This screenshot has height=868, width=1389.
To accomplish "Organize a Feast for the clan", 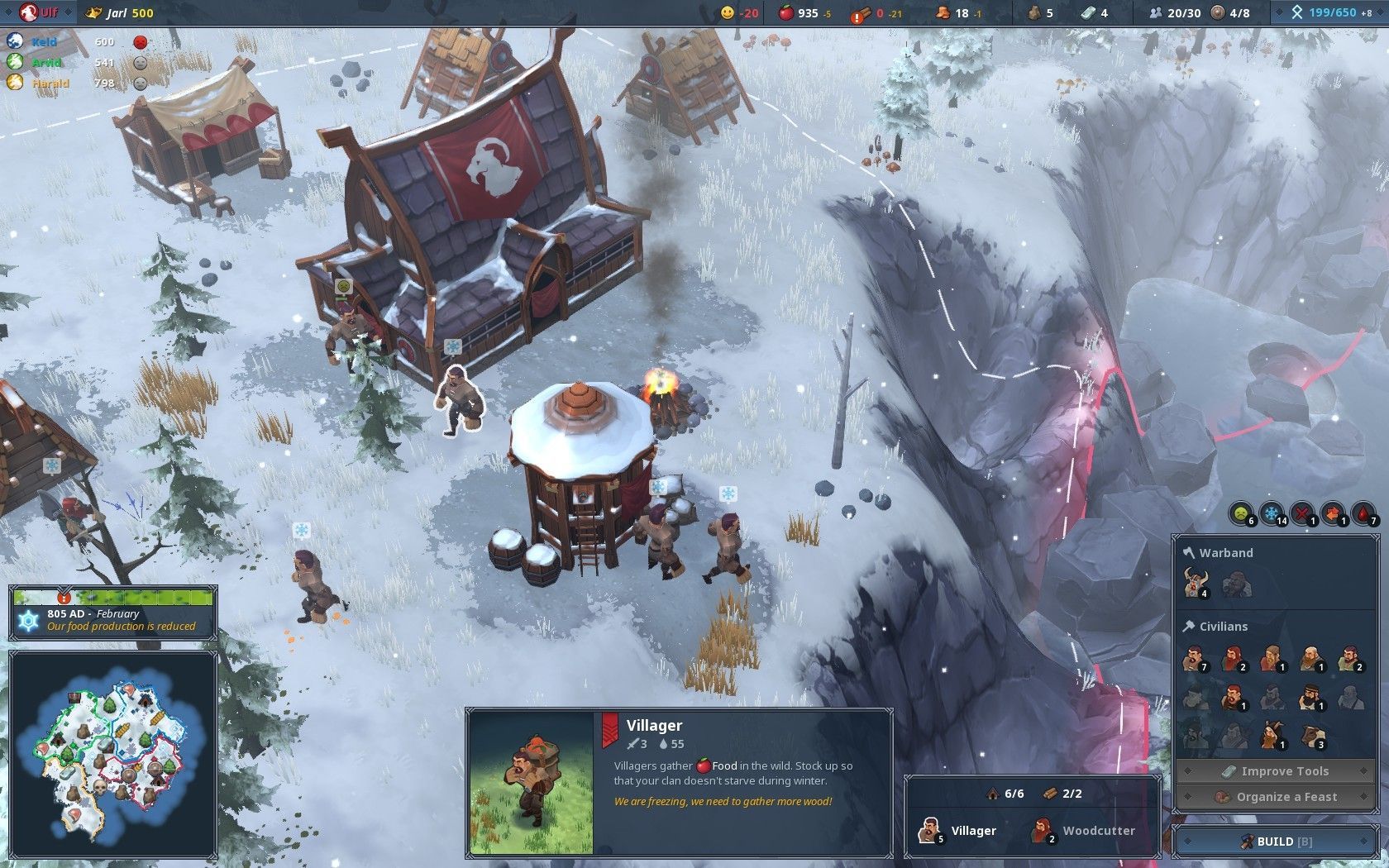I will tap(1274, 797).
